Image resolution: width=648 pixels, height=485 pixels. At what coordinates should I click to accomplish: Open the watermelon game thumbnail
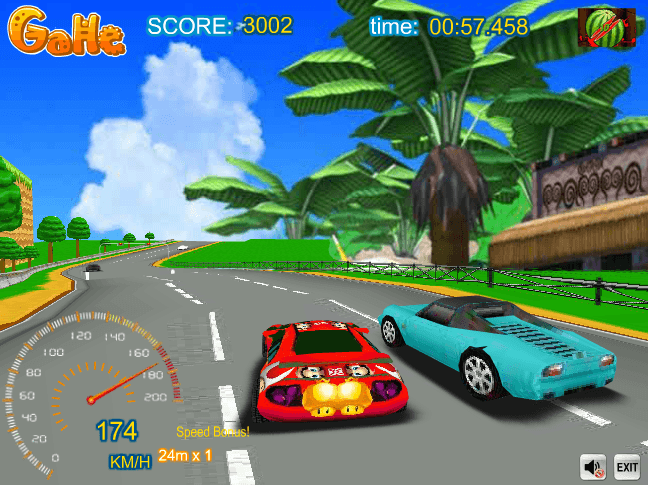(x=607, y=28)
